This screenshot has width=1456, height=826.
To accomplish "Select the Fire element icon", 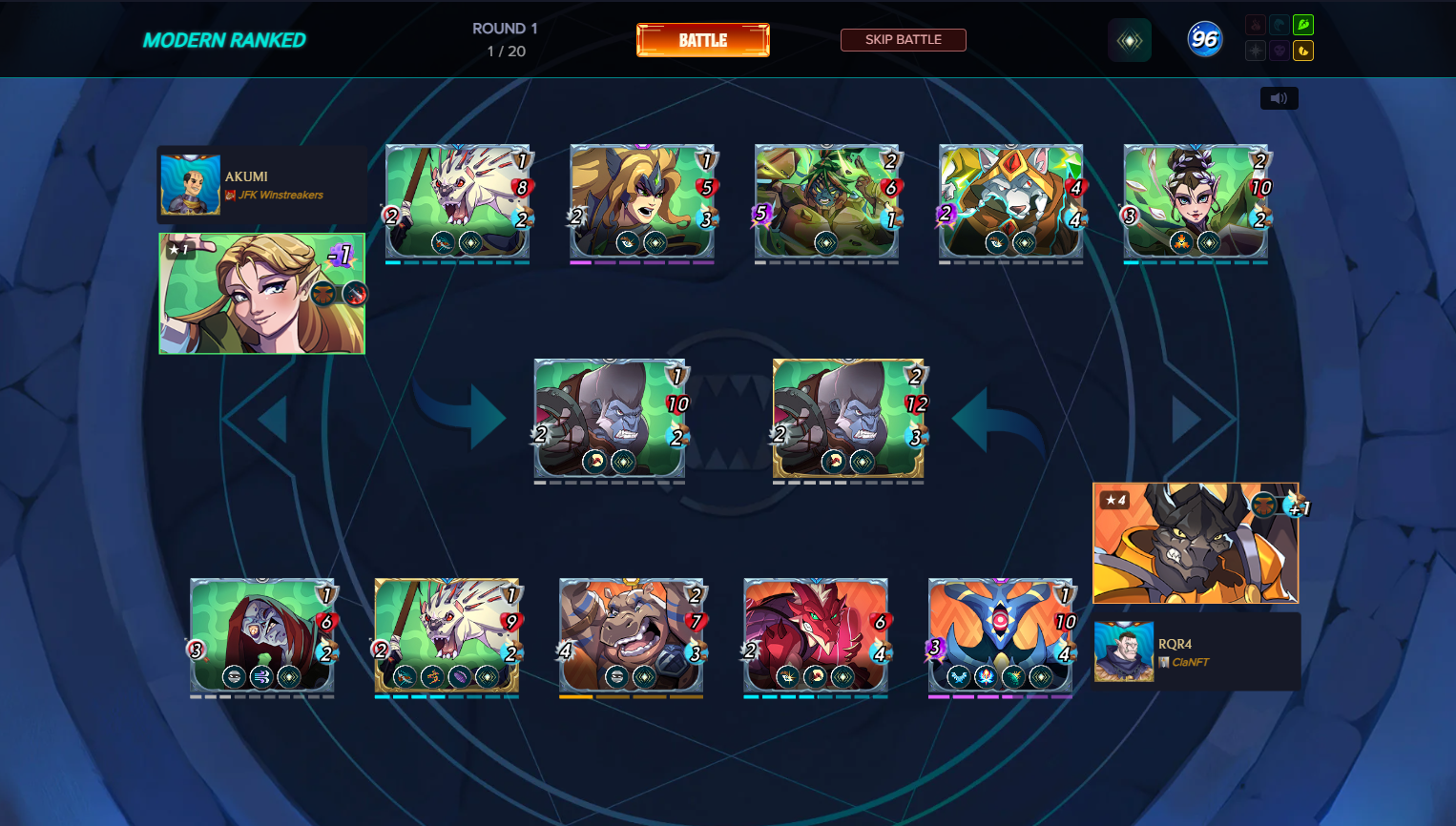I will click(1256, 25).
